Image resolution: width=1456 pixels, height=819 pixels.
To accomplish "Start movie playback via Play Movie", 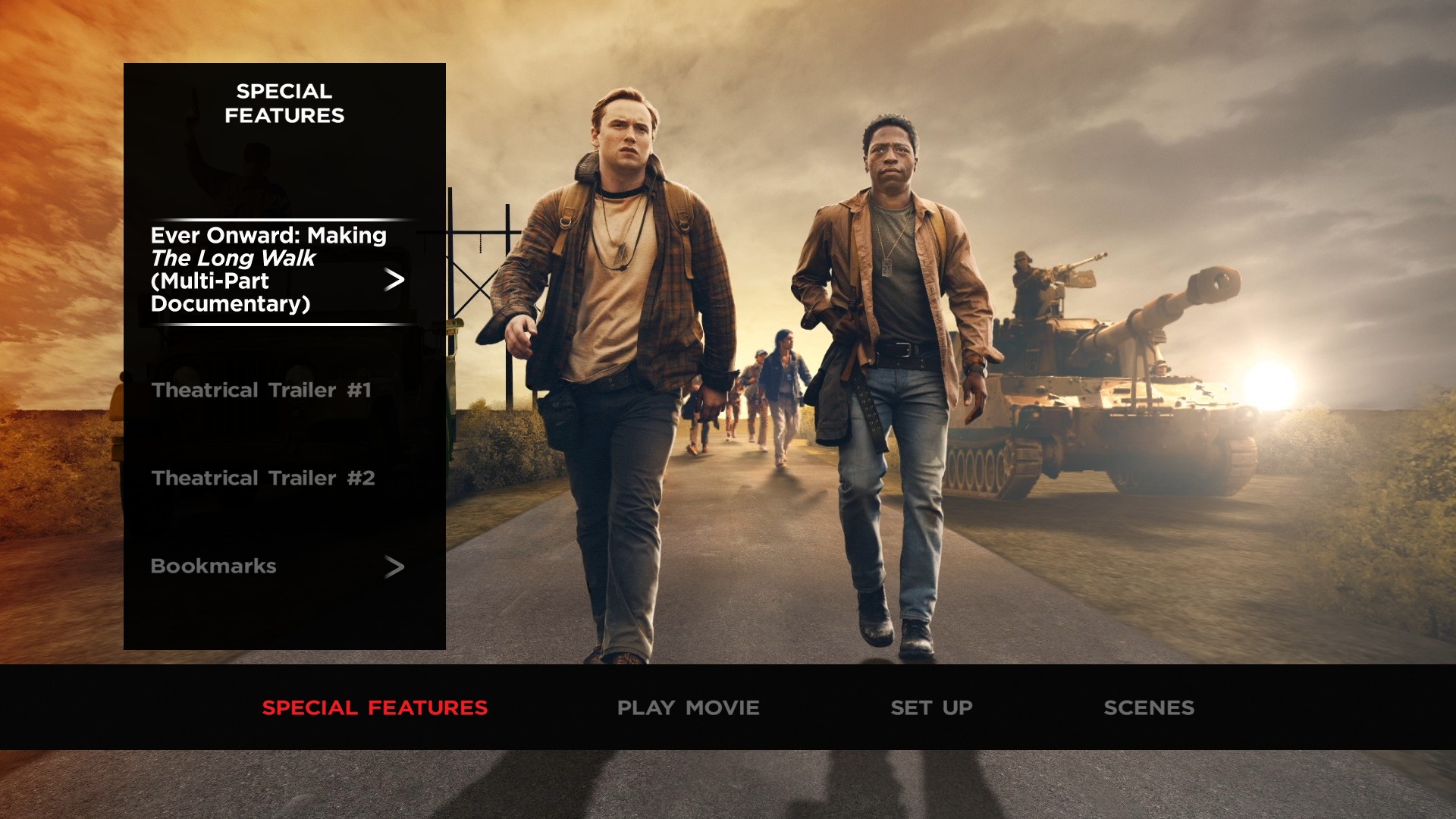I will pyautogui.click(x=687, y=708).
